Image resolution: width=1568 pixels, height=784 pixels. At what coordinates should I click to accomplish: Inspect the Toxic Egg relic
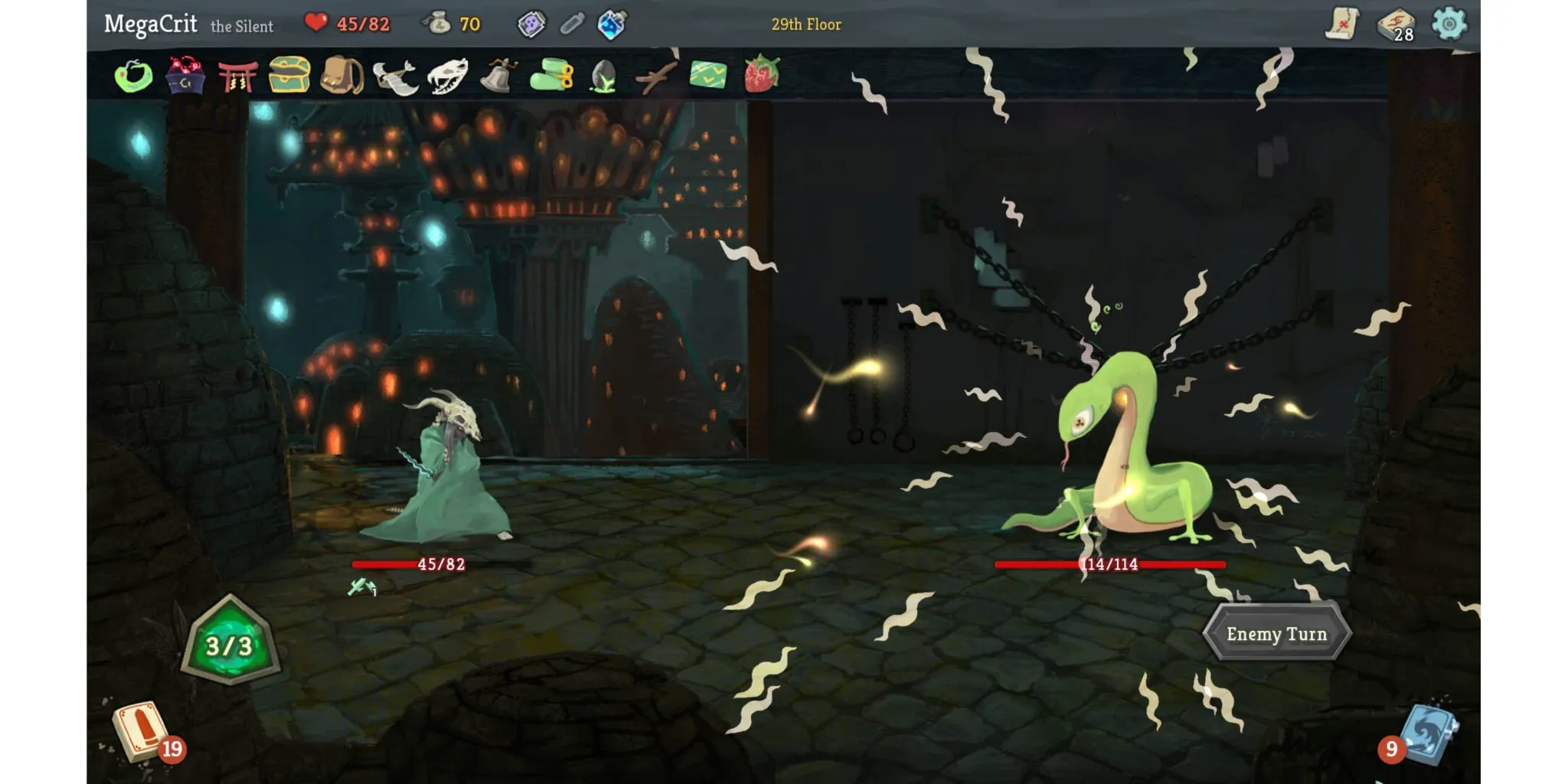(x=604, y=77)
